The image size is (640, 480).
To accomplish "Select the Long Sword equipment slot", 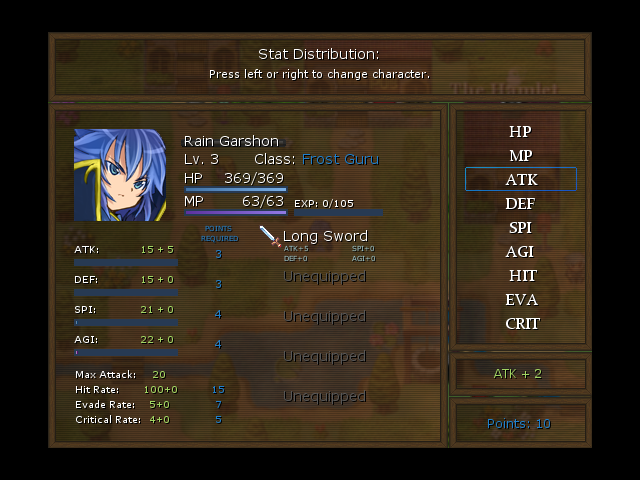I will 324,237.
